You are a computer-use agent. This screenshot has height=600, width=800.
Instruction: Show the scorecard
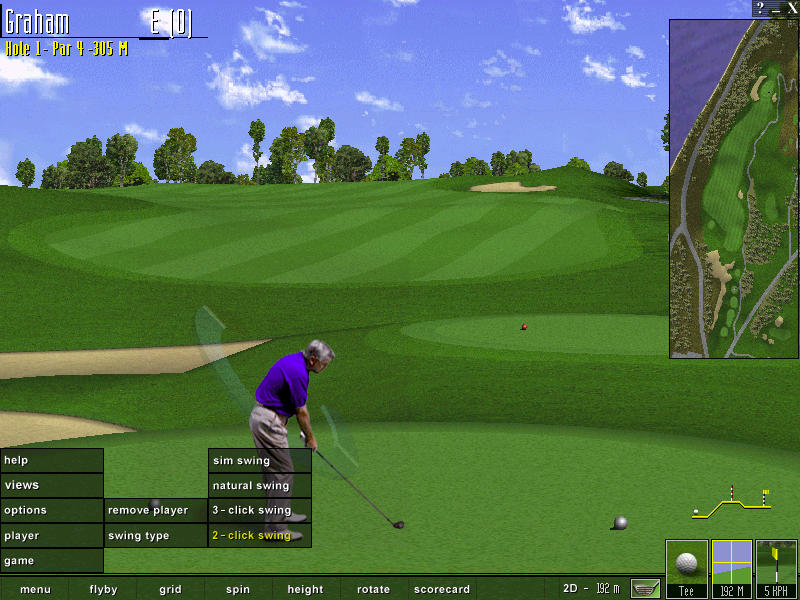(x=442, y=590)
